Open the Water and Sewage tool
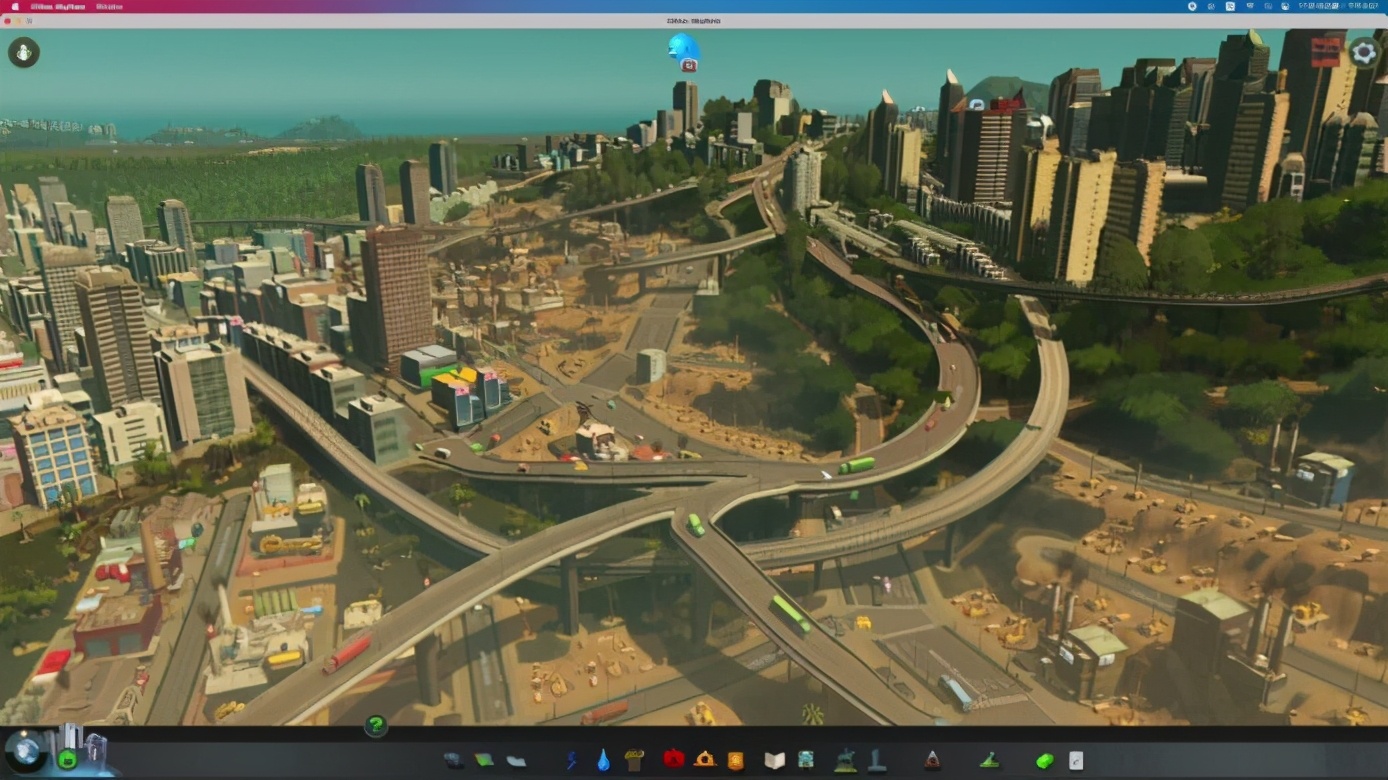 603,760
